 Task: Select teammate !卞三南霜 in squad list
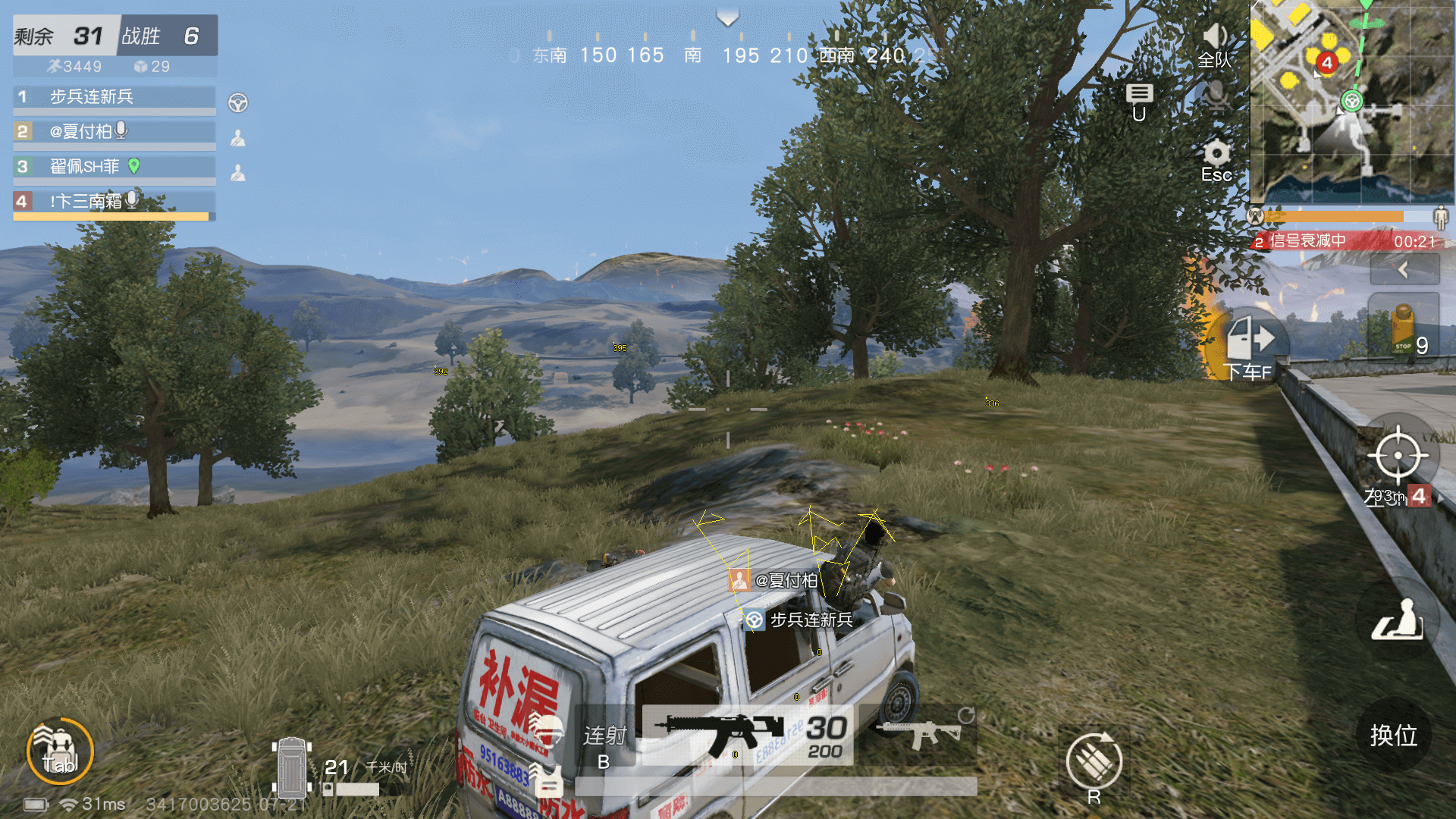click(114, 202)
